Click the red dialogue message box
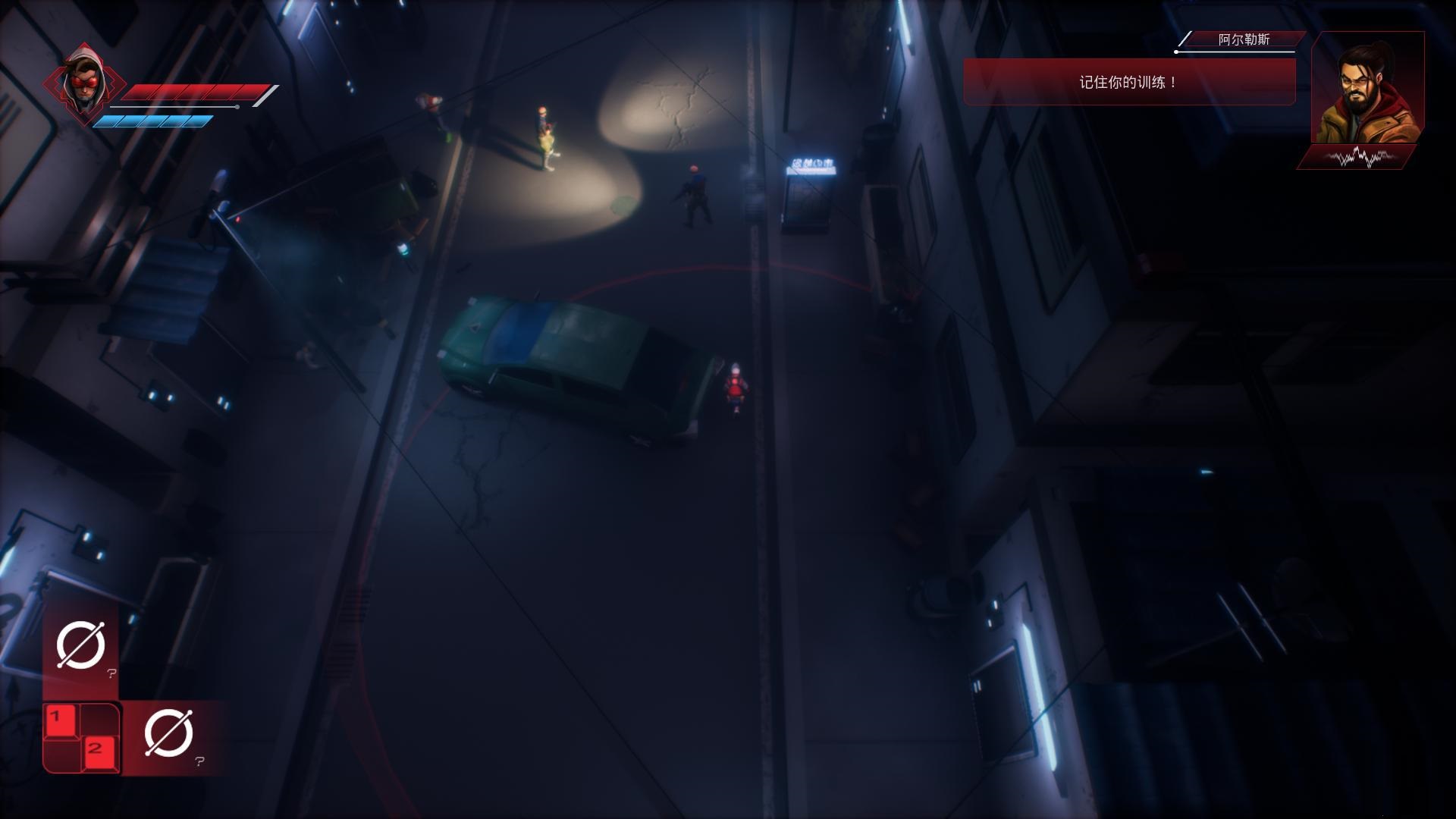The image size is (1456, 819). pos(1128,82)
